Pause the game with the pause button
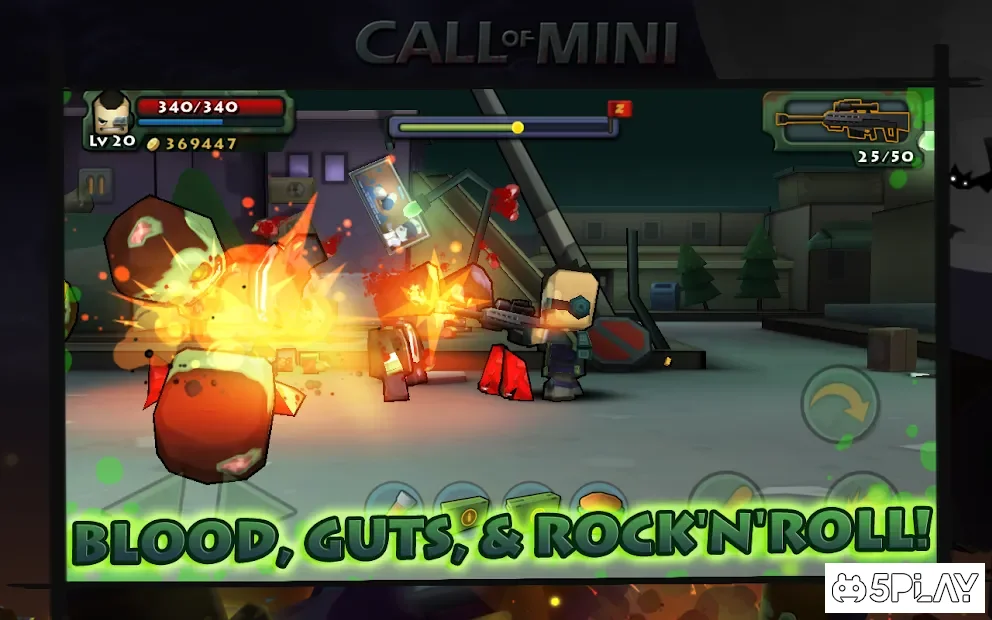This screenshot has width=992, height=620. coord(96,186)
